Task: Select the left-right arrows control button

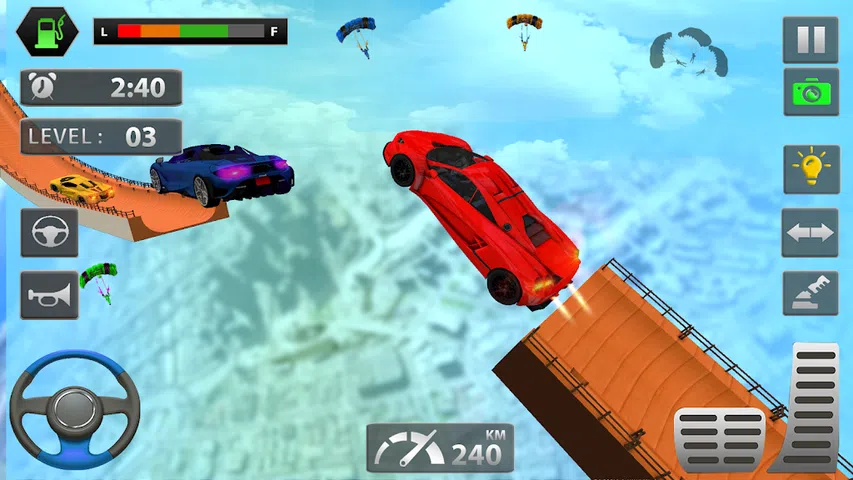Action: click(811, 232)
